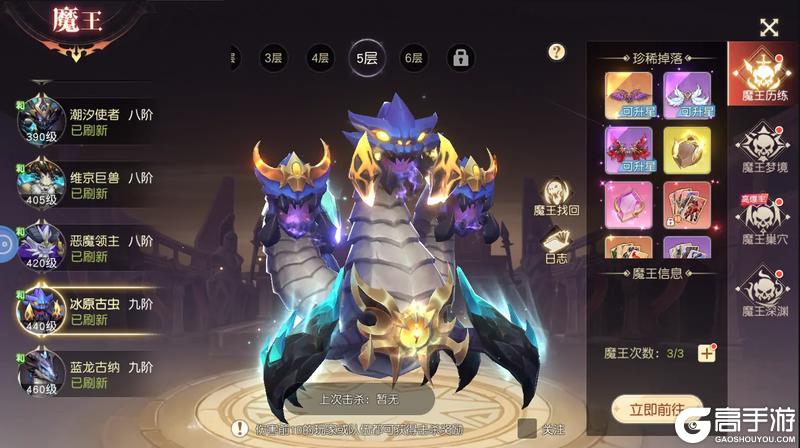Tap the 立即前往 go now button
800x448 pixels.
point(656,409)
